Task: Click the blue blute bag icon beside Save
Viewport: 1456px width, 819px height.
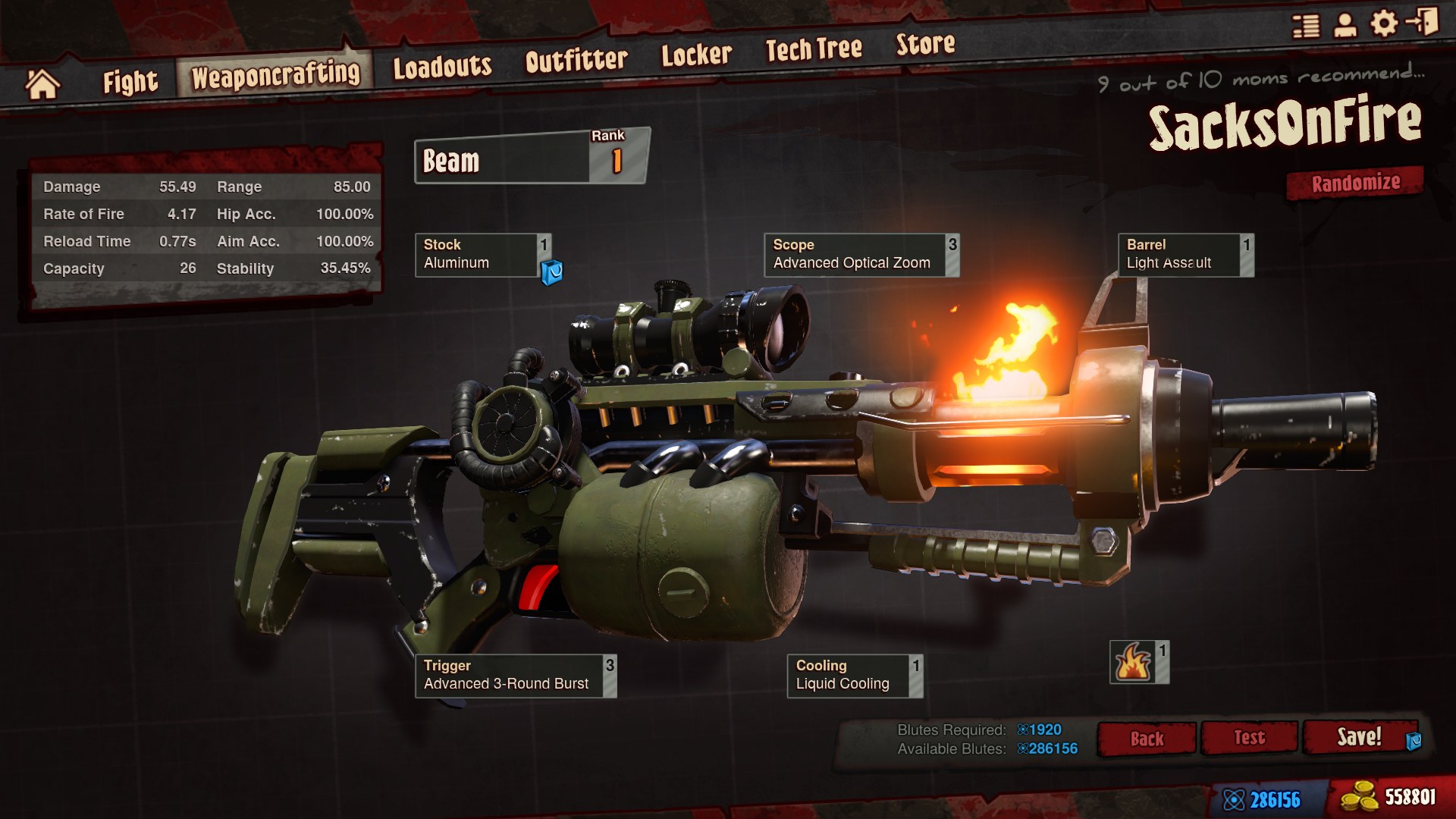Action: pyautogui.click(x=1415, y=739)
